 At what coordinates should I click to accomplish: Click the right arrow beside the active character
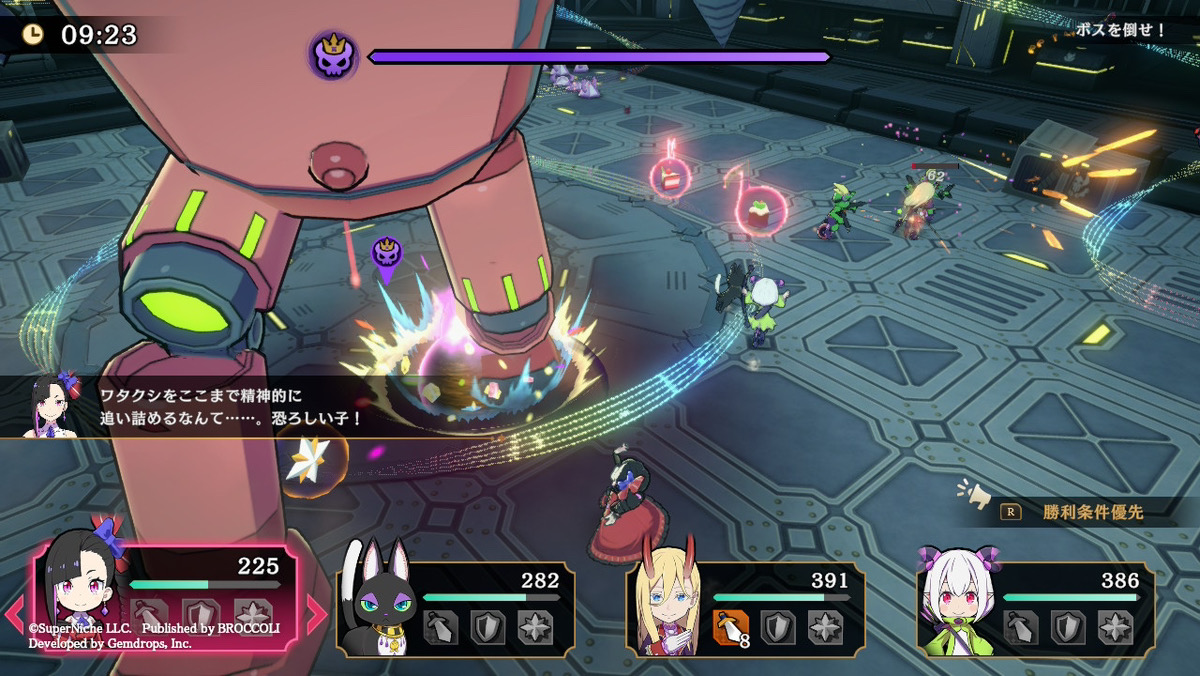(x=316, y=614)
